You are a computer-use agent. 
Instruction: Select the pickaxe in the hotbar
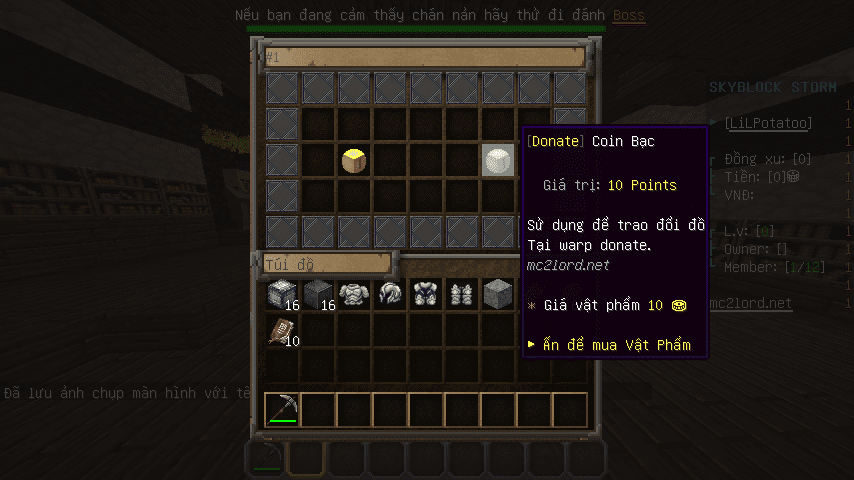(283, 408)
